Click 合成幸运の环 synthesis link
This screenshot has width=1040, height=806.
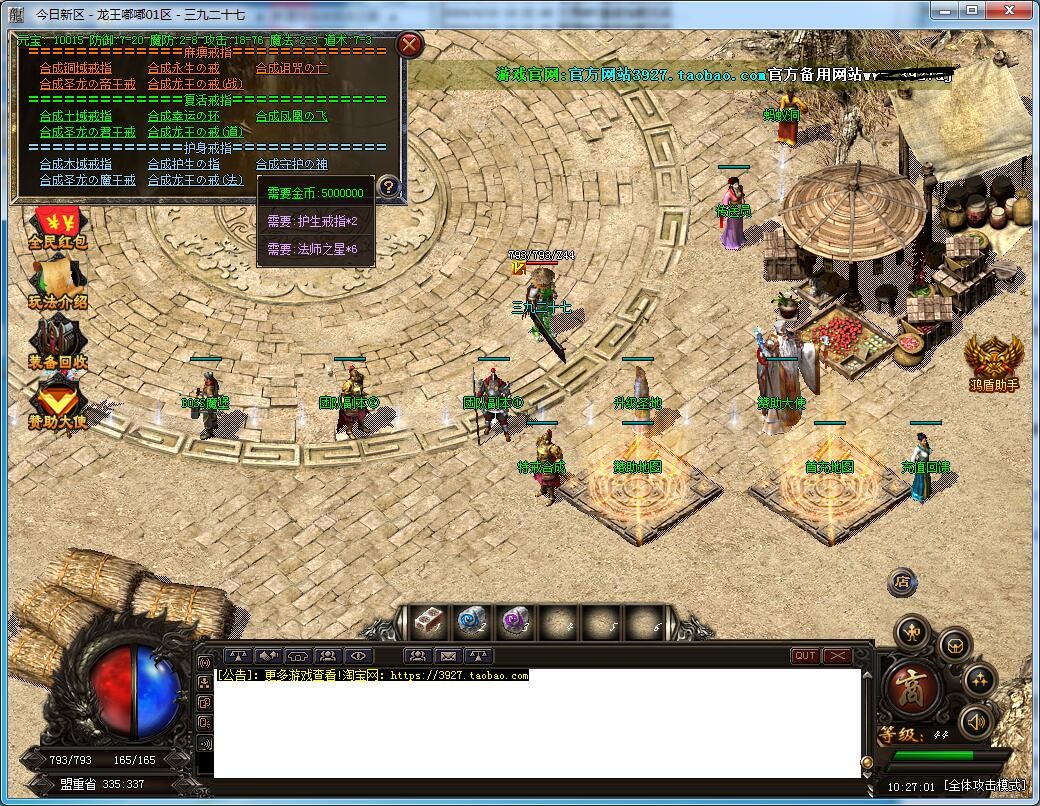(184, 116)
